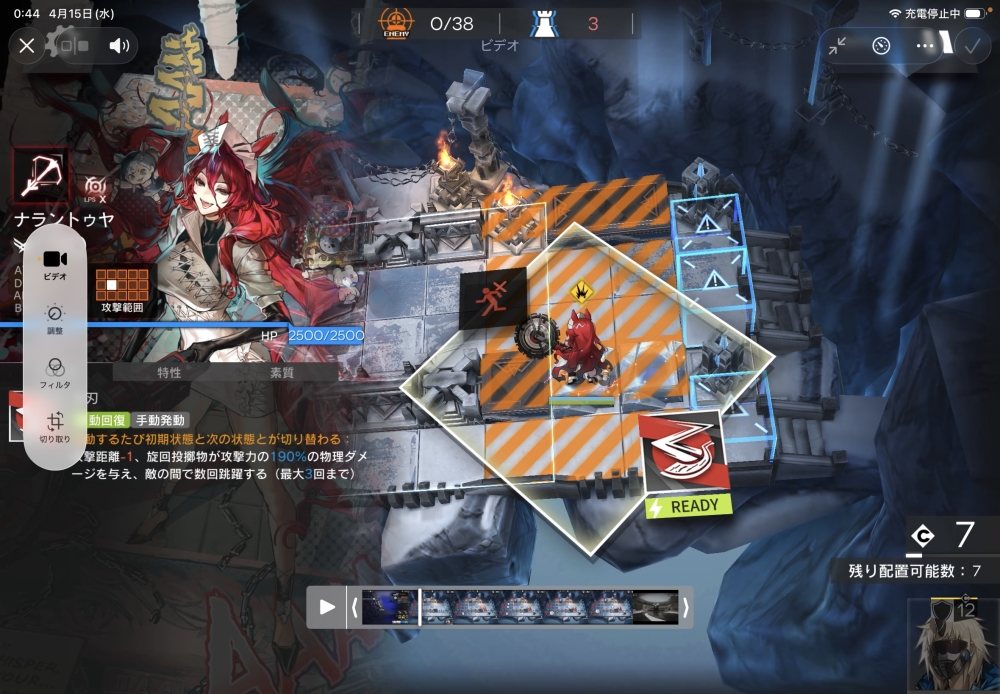Screen dimensions: 1000x694
Task: Confirm edits with the checkmark button
Action: pyautogui.click(x=971, y=46)
